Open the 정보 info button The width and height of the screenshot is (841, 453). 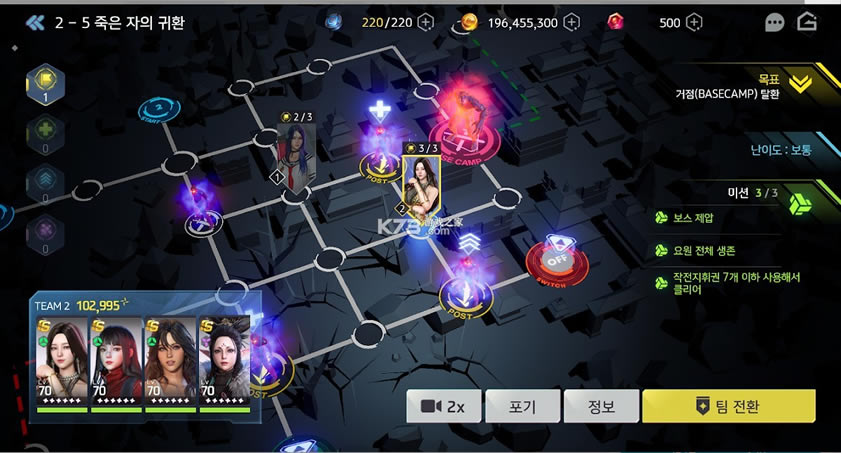(601, 406)
